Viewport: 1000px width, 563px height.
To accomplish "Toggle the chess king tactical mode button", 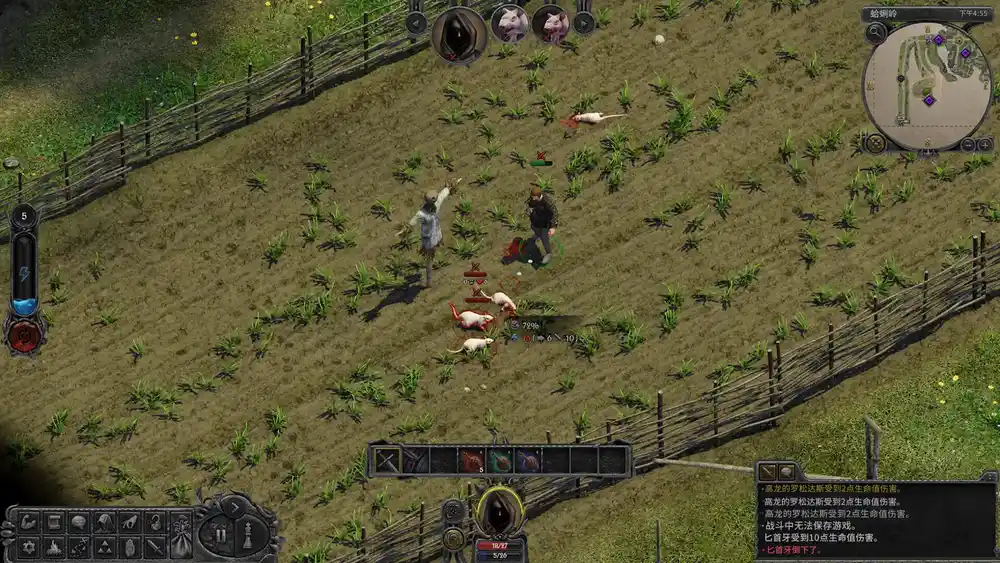I will coord(250,533).
